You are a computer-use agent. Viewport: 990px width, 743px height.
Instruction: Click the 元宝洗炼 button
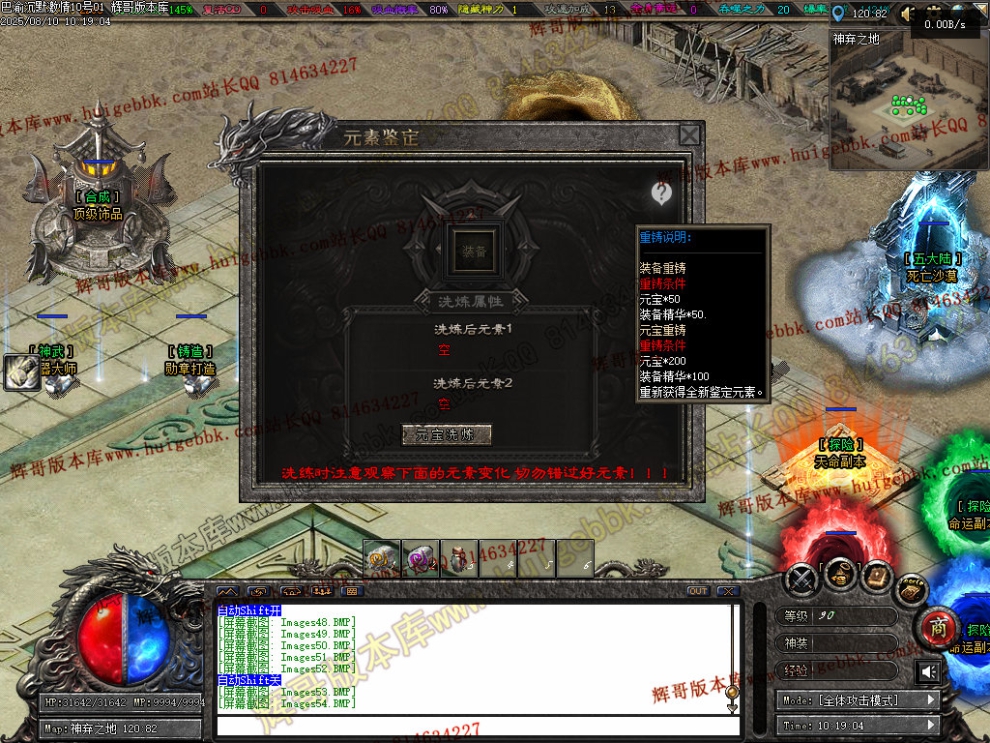tap(447, 434)
